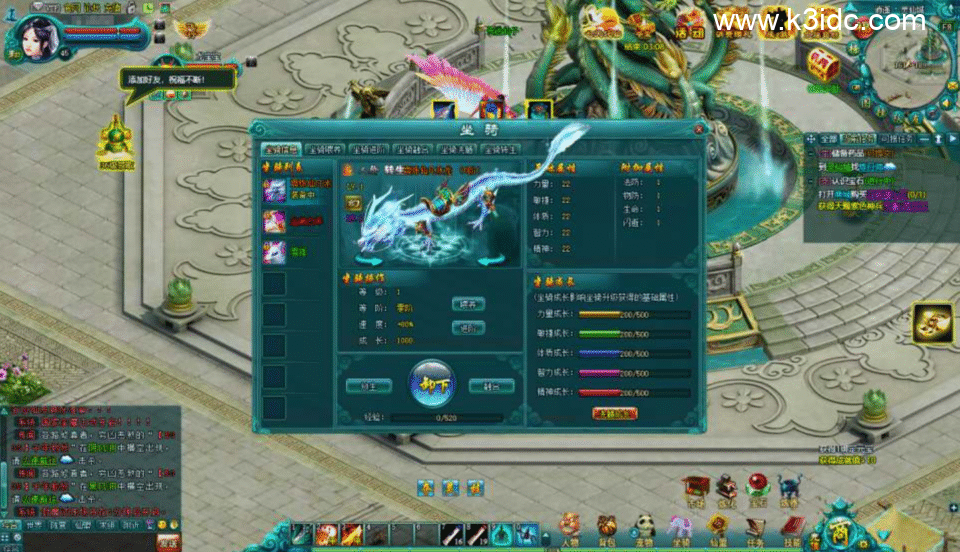Image resolution: width=960 pixels, height=552 pixels.
Task: Close the mount (坐骑) window
Action: tap(698, 129)
